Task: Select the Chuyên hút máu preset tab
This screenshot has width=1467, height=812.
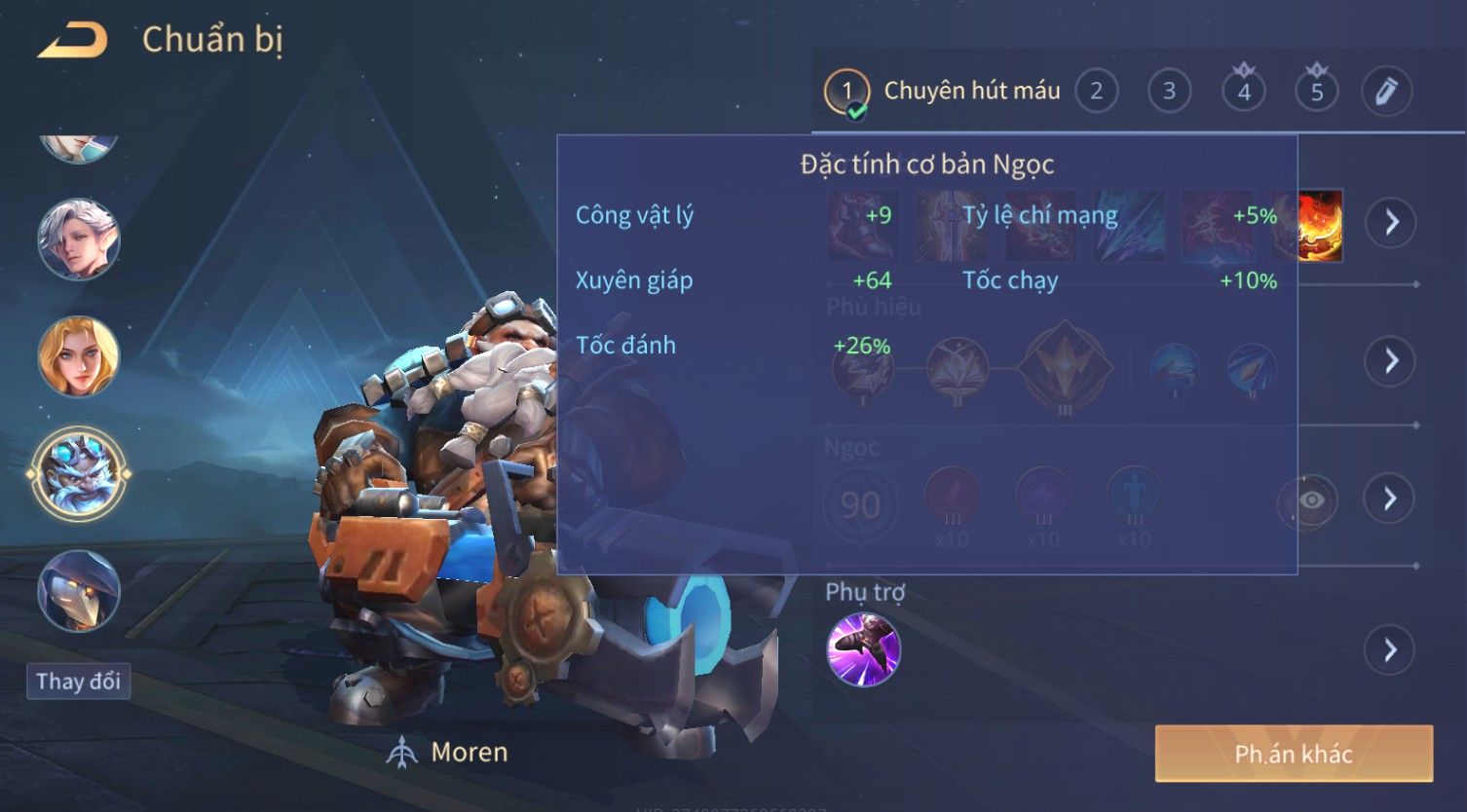Action: click(943, 92)
